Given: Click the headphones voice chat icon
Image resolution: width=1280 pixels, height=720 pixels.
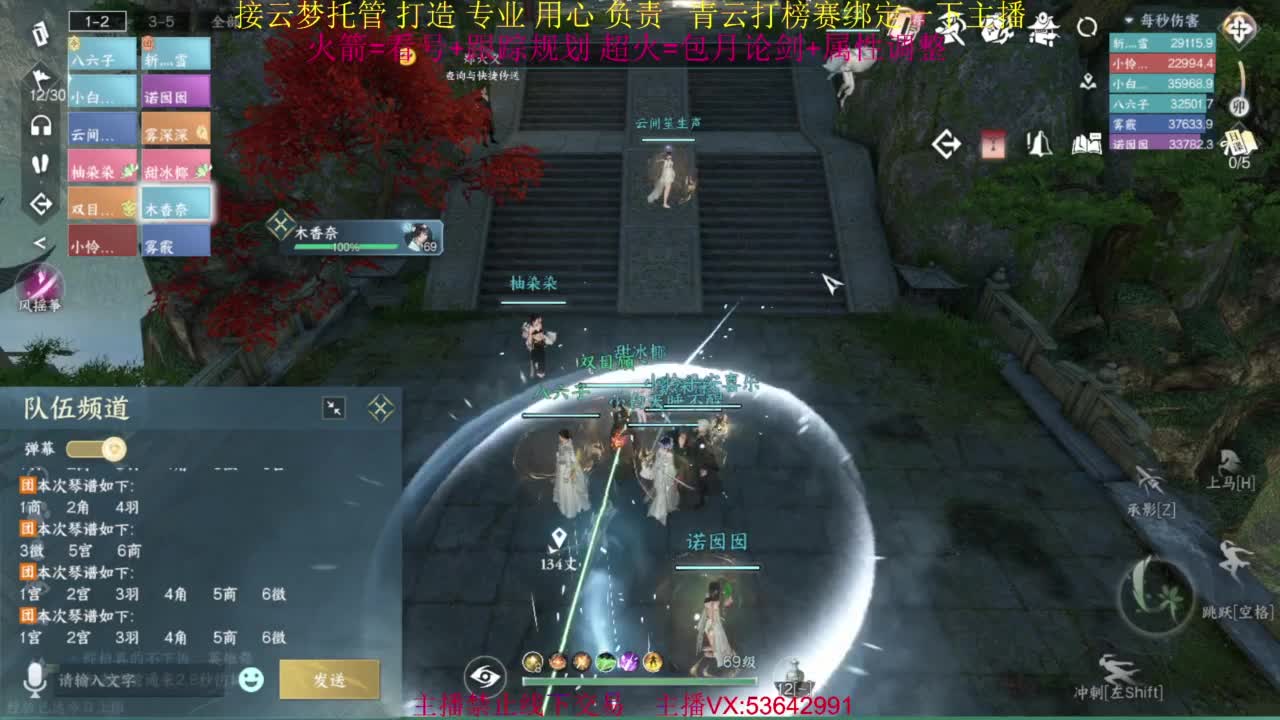Looking at the screenshot, I should pos(41,124).
